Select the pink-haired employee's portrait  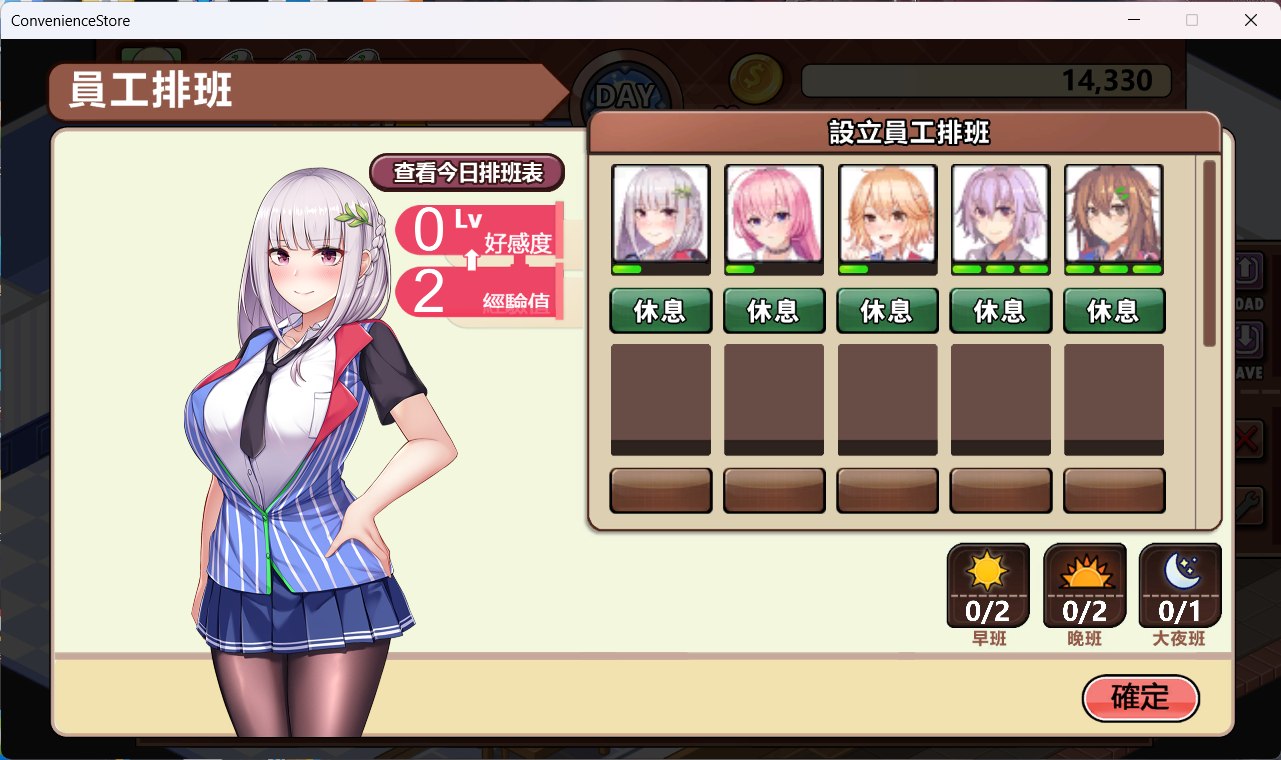tap(774, 213)
